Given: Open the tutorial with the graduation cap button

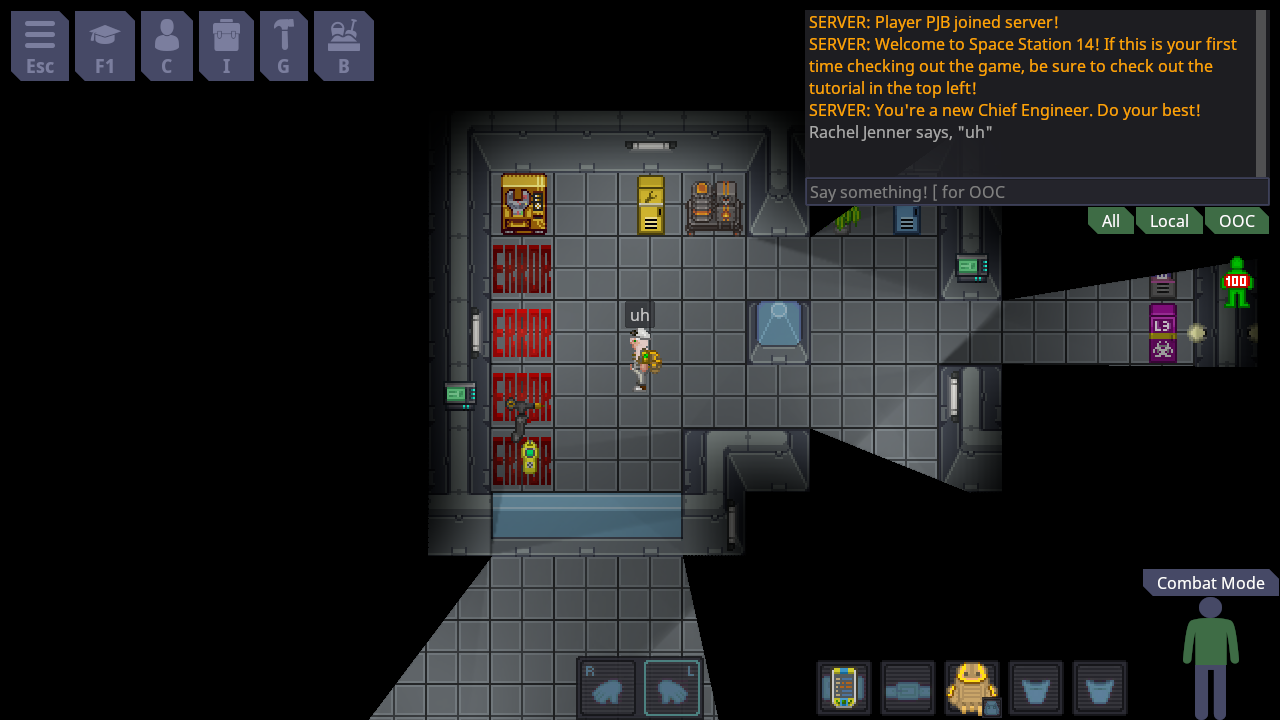Looking at the screenshot, I should (x=105, y=46).
